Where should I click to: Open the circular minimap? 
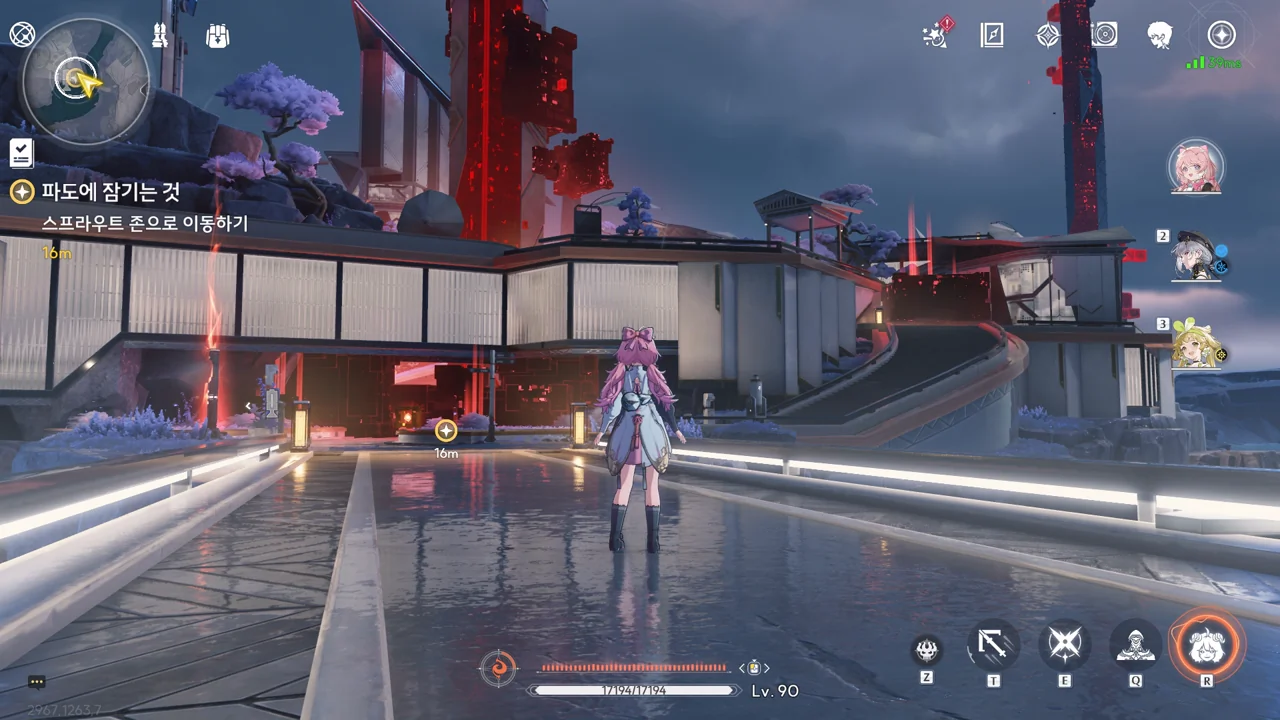pyautogui.click(x=85, y=81)
